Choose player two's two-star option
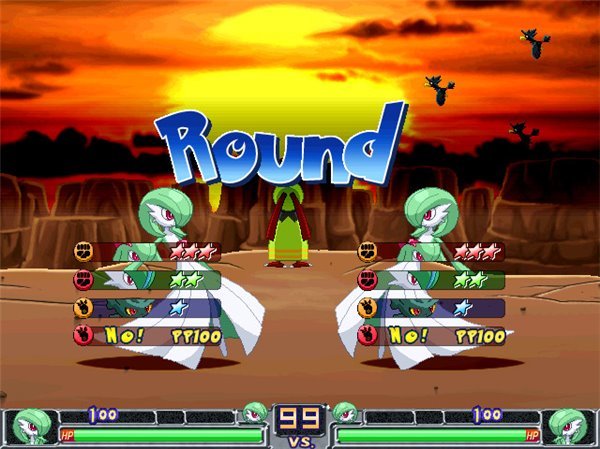The image size is (600, 449). (431, 280)
